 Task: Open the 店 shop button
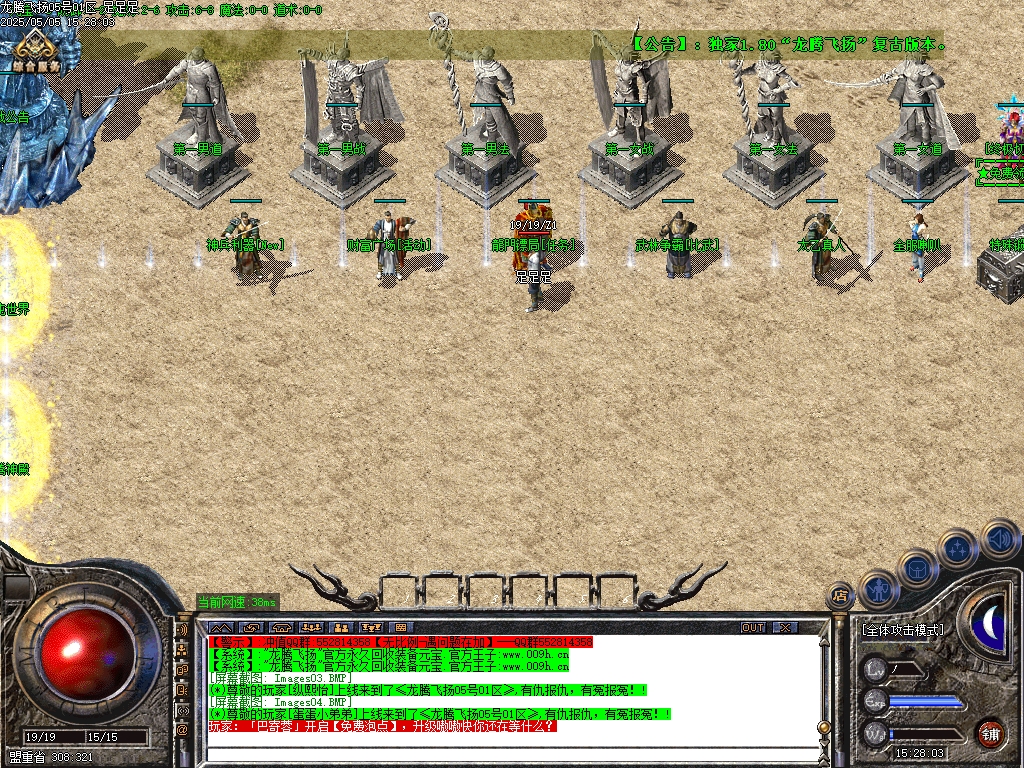click(x=840, y=596)
